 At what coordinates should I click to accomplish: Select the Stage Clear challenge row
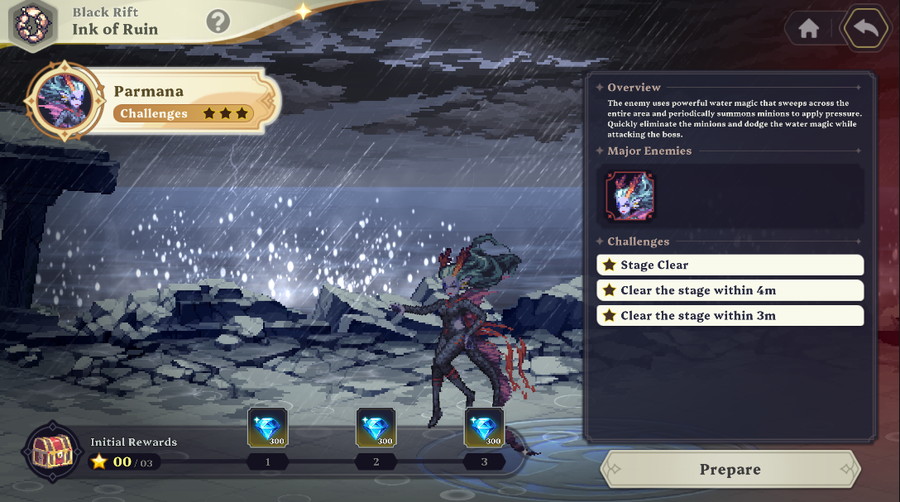tap(730, 265)
